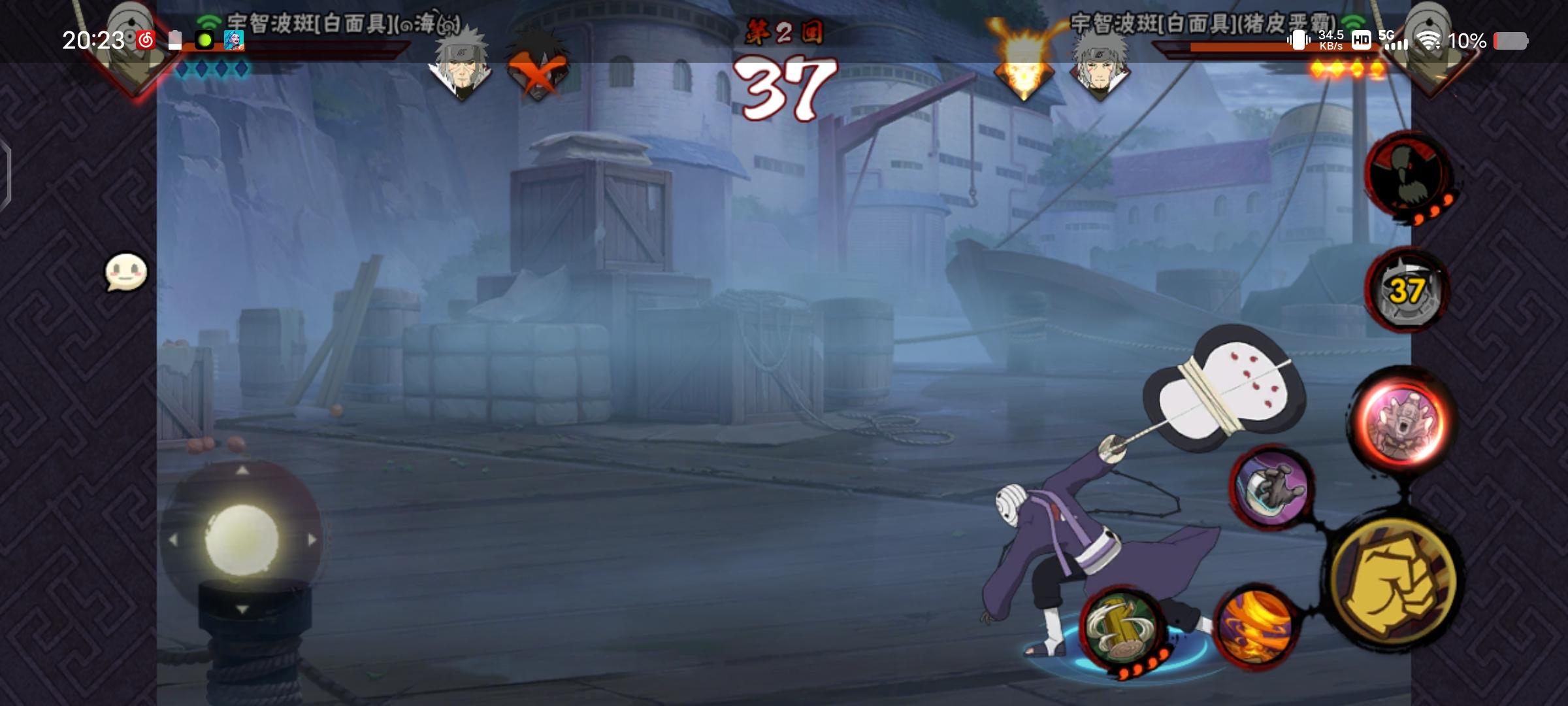Screen dimensions: 1568x706
Task: Tap the opponent's red health bar
Action: pyautogui.click(x=1281, y=47)
